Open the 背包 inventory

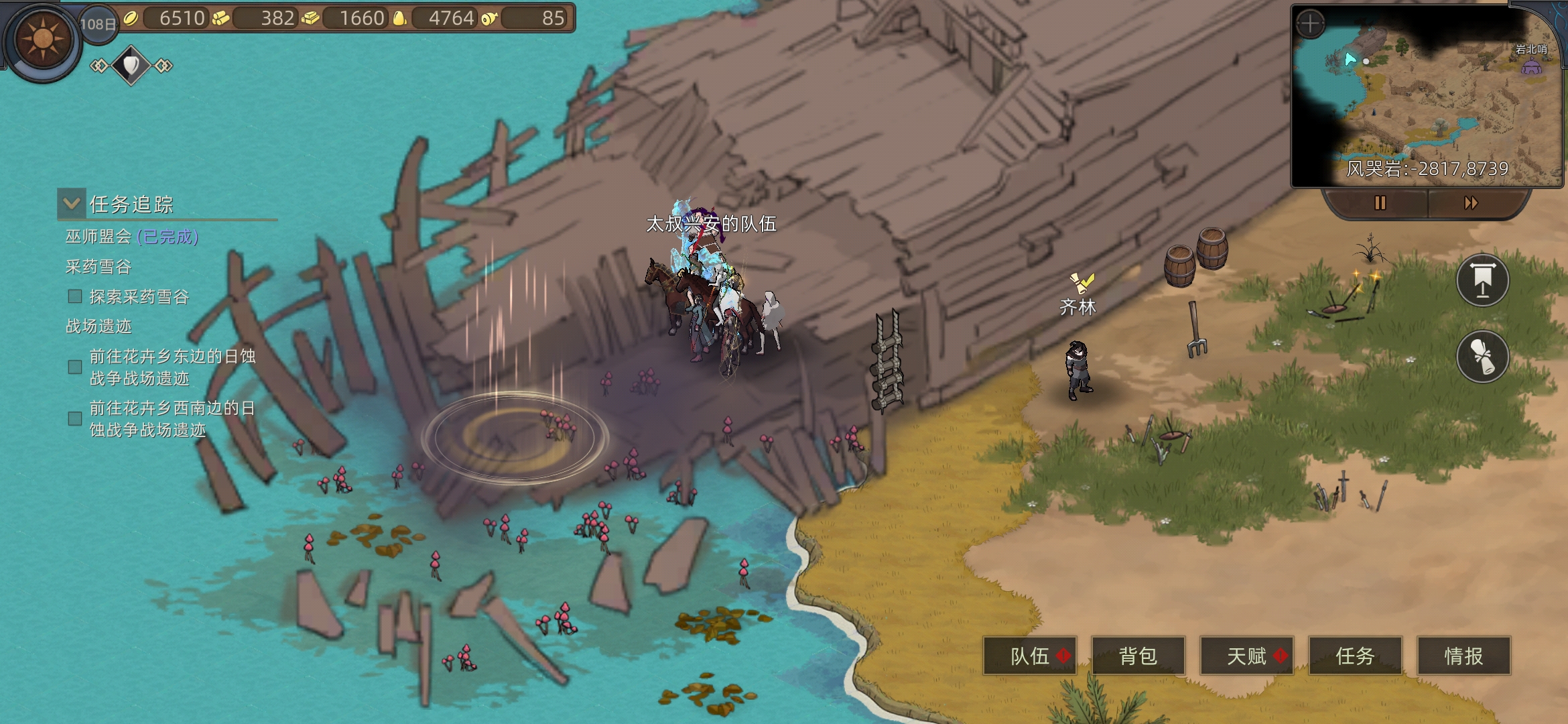pyautogui.click(x=1138, y=656)
